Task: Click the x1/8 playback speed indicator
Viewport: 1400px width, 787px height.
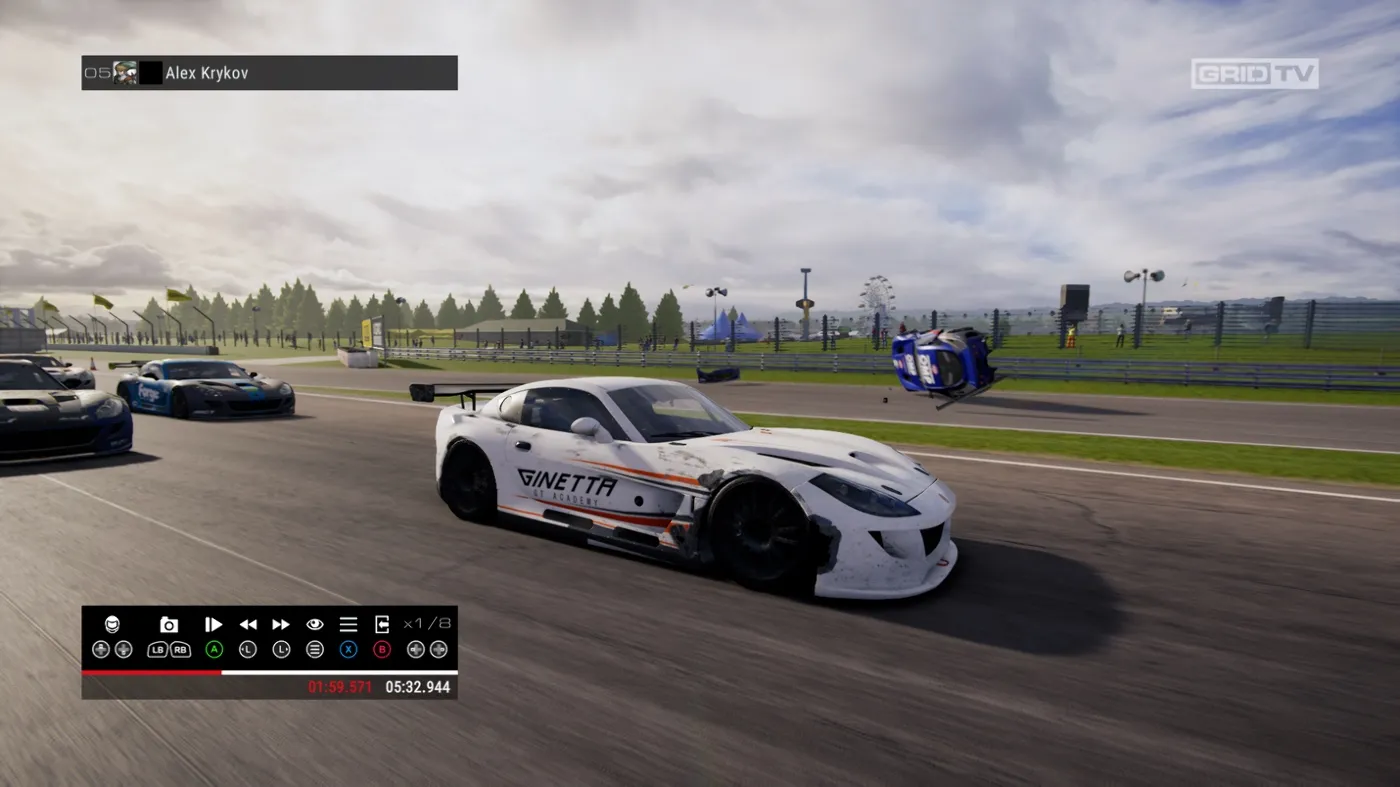Action: (427, 624)
